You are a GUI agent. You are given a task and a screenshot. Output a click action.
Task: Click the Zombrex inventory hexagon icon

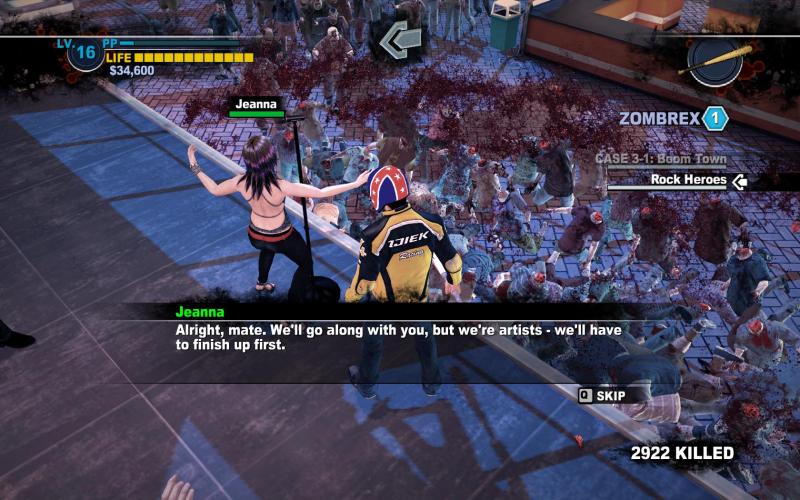pyautogui.click(x=715, y=118)
